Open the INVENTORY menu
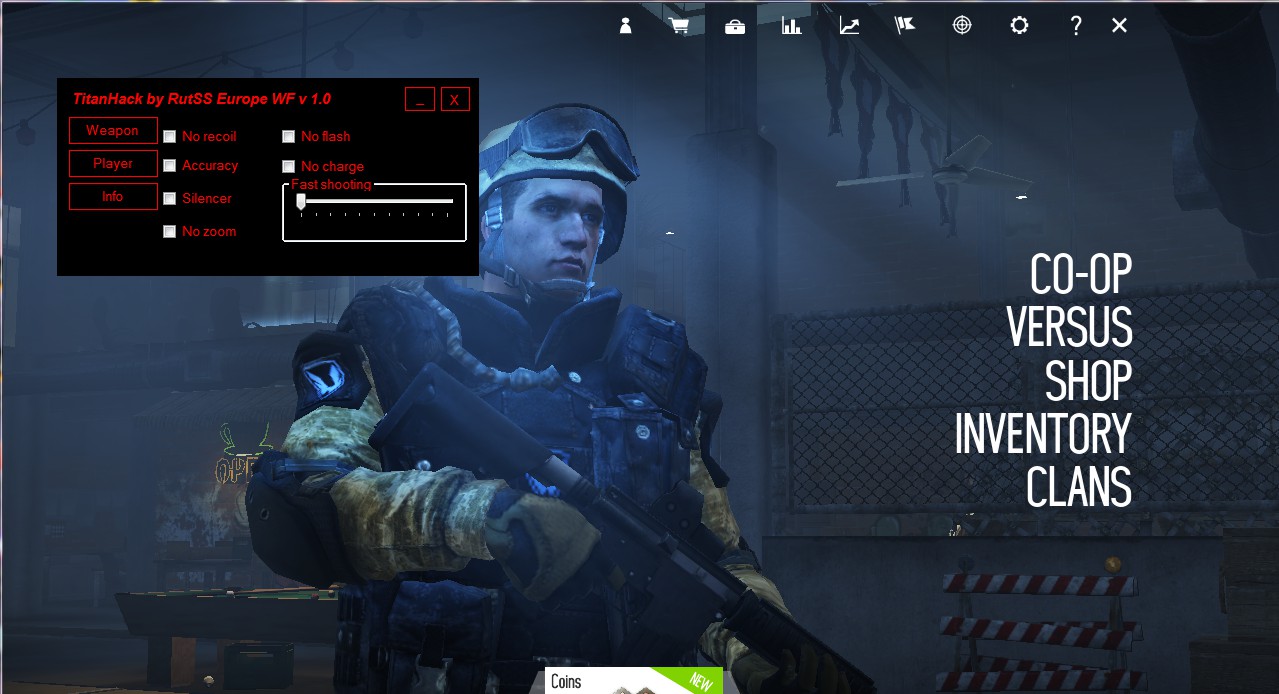Screen dimensions: 1279x694 [1043, 434]
